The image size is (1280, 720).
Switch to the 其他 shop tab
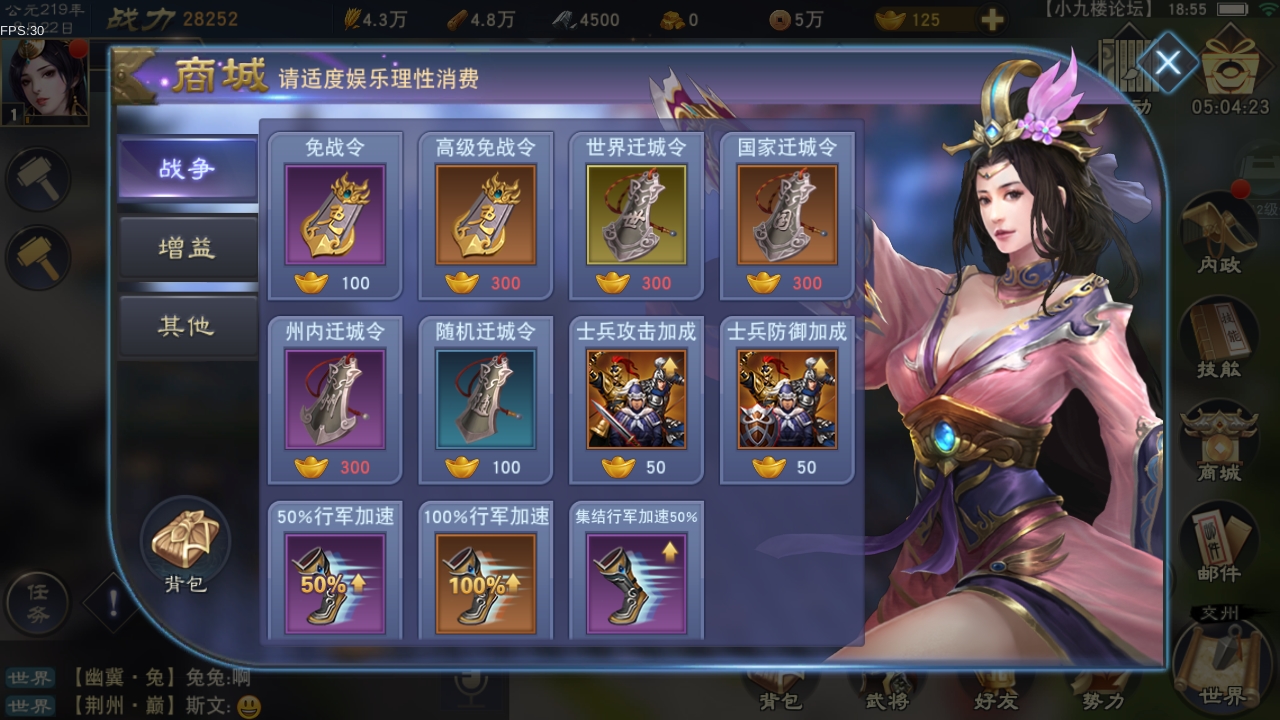pyautogui.click(x=187, y=325)
